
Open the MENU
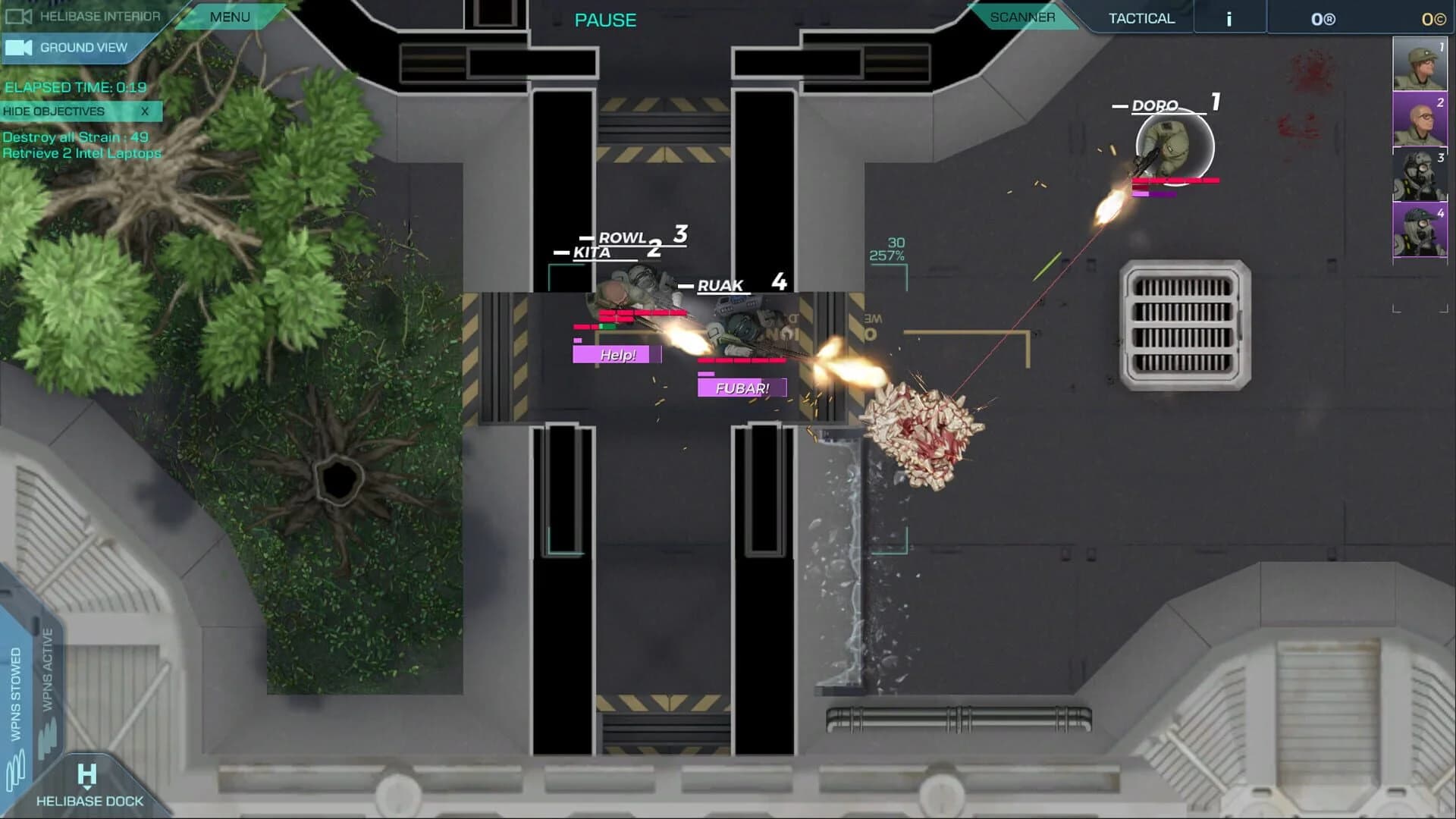(x=229, y=15)
